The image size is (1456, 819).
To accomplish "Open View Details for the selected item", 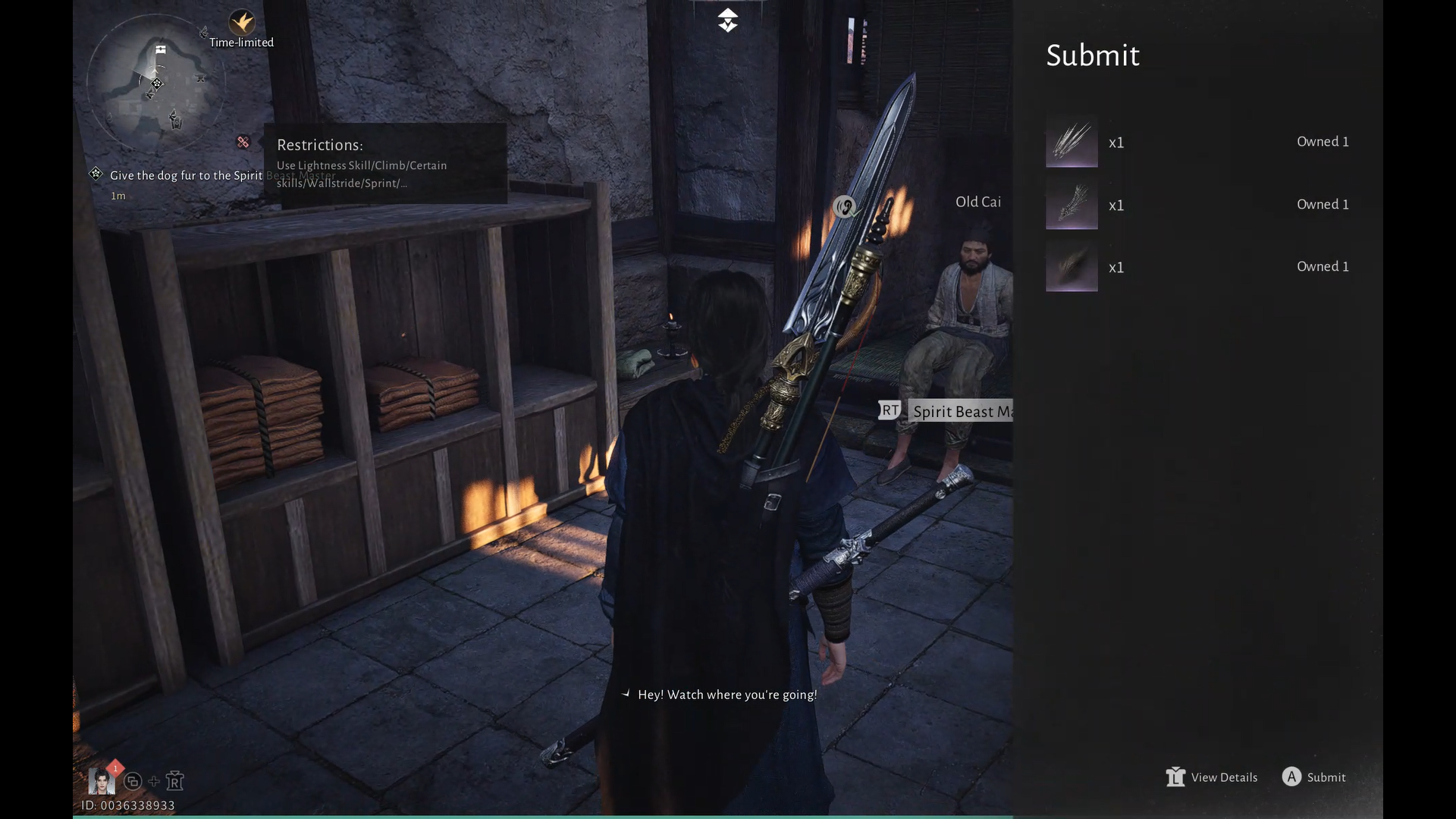I will [1212, 777].
